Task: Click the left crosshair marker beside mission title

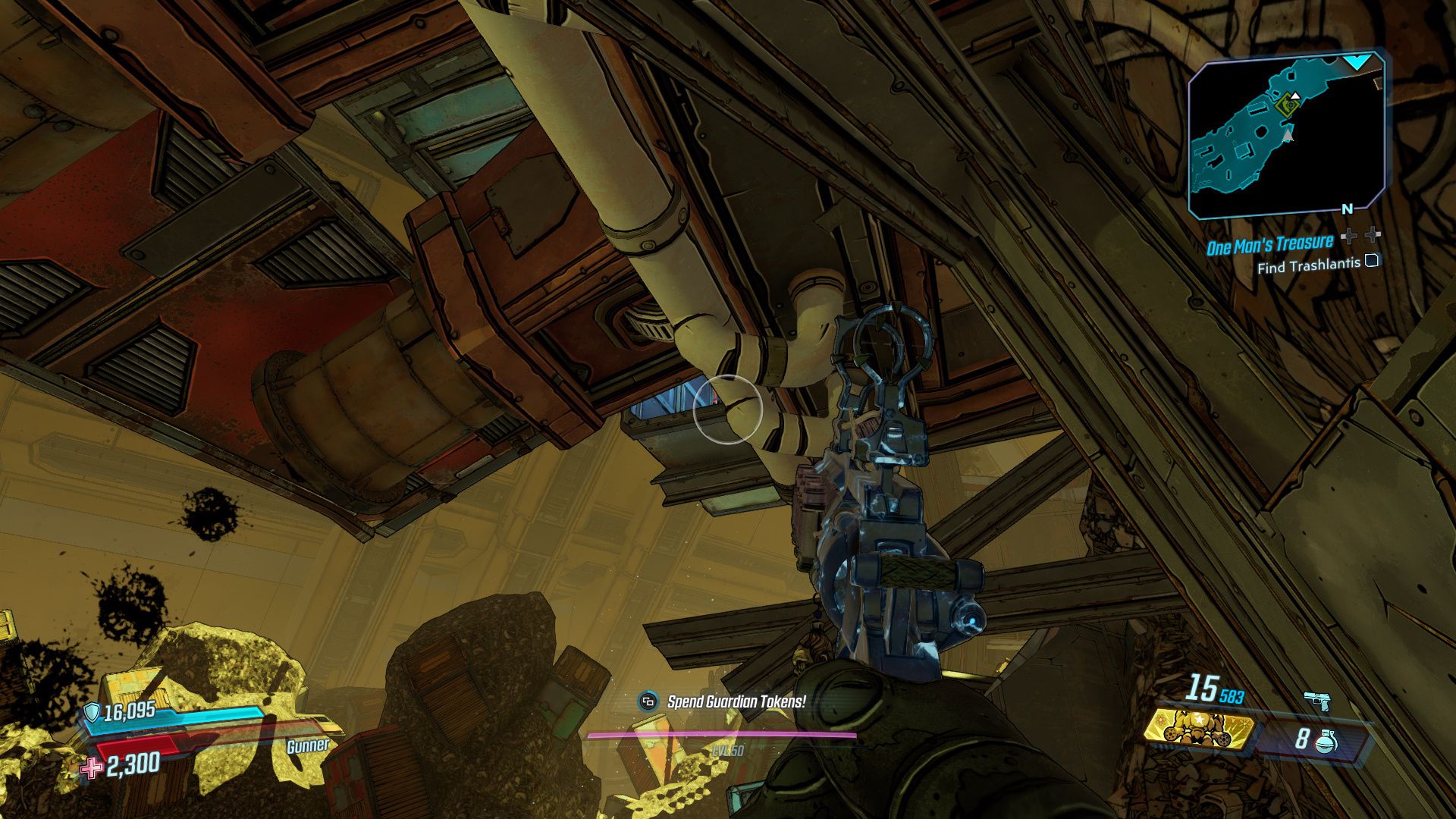Action: [x=1350, y=236]
